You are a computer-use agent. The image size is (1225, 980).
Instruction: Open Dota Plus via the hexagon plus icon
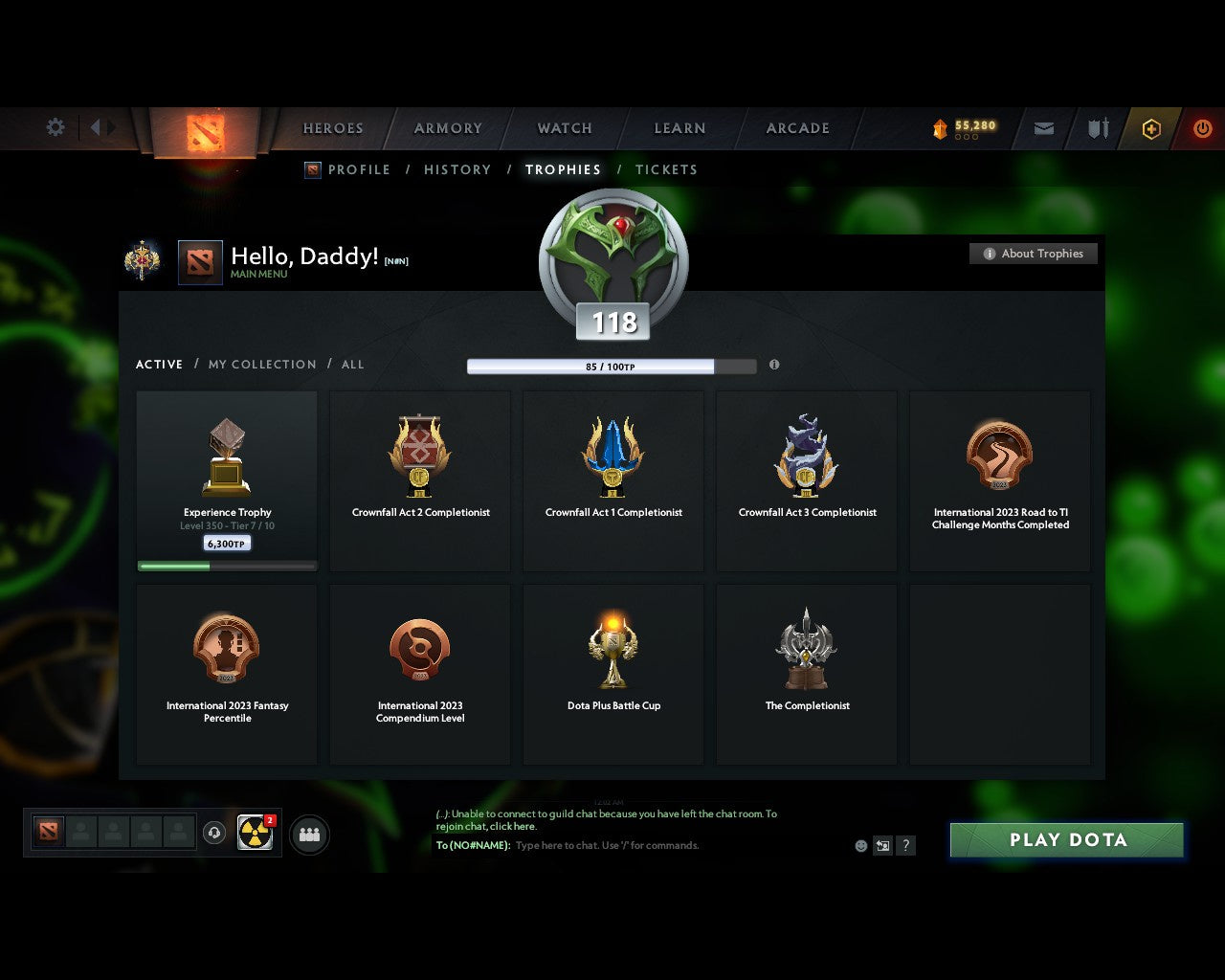[1151, 128]
